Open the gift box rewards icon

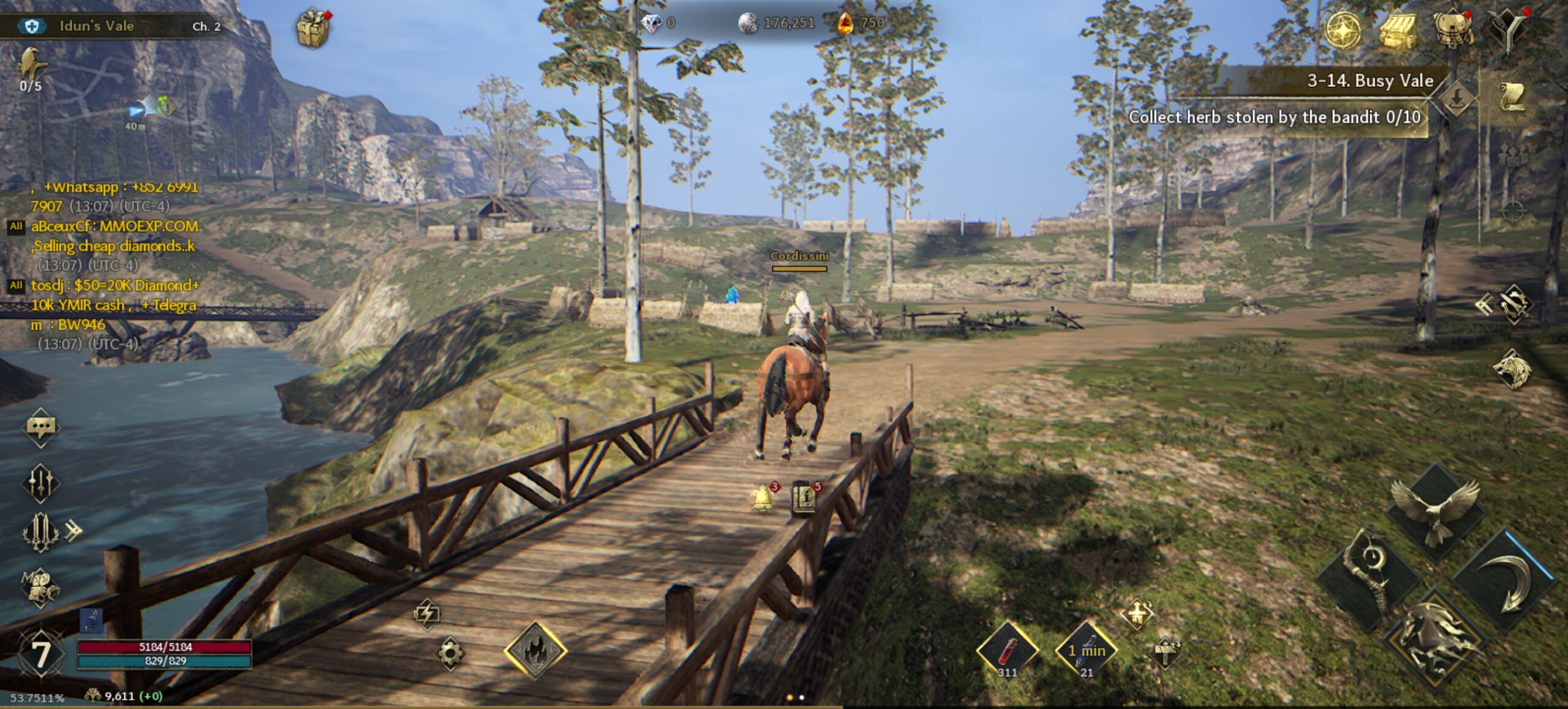(313, 28)
